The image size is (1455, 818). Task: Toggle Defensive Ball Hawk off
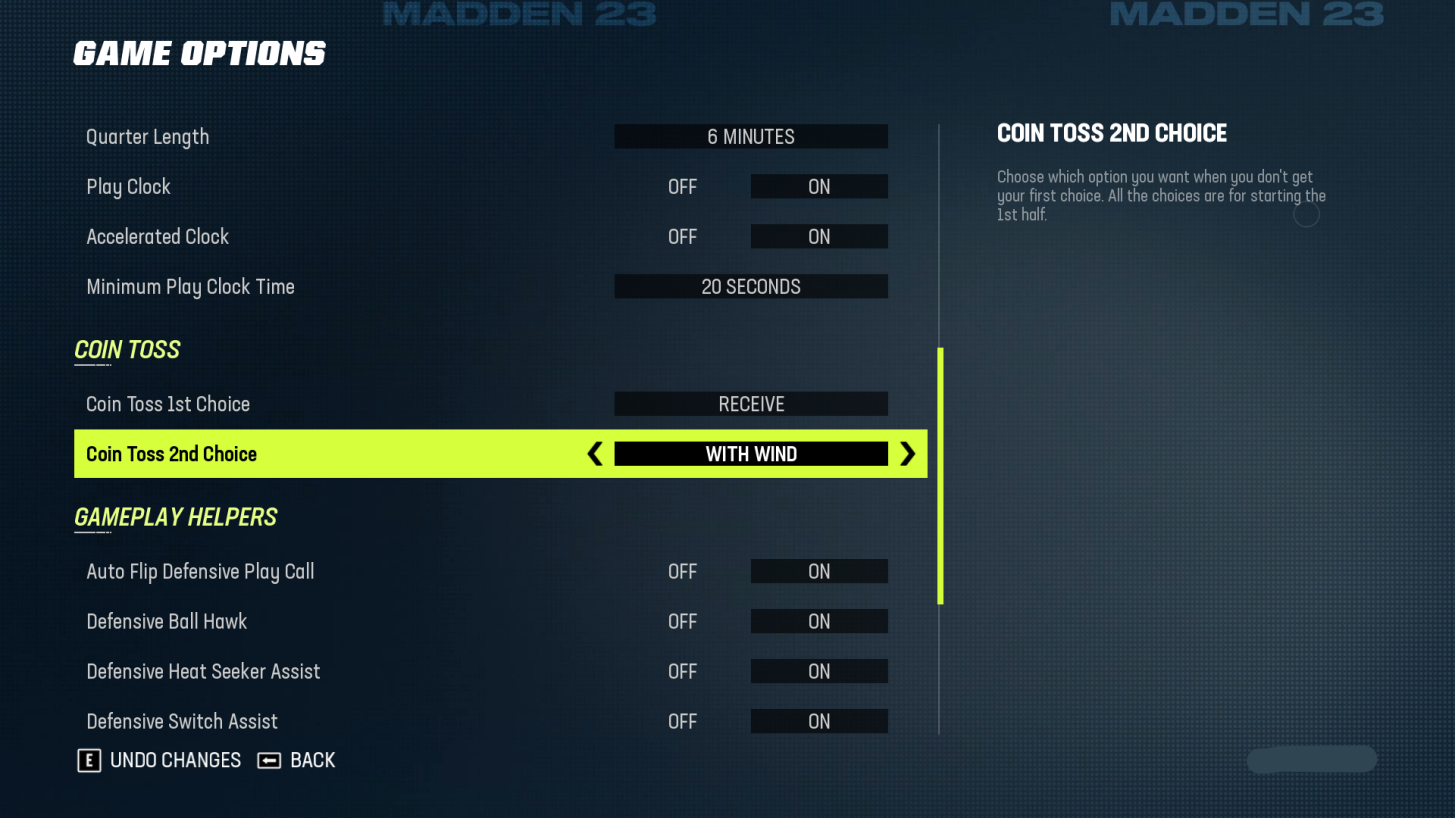coord(682,621)
